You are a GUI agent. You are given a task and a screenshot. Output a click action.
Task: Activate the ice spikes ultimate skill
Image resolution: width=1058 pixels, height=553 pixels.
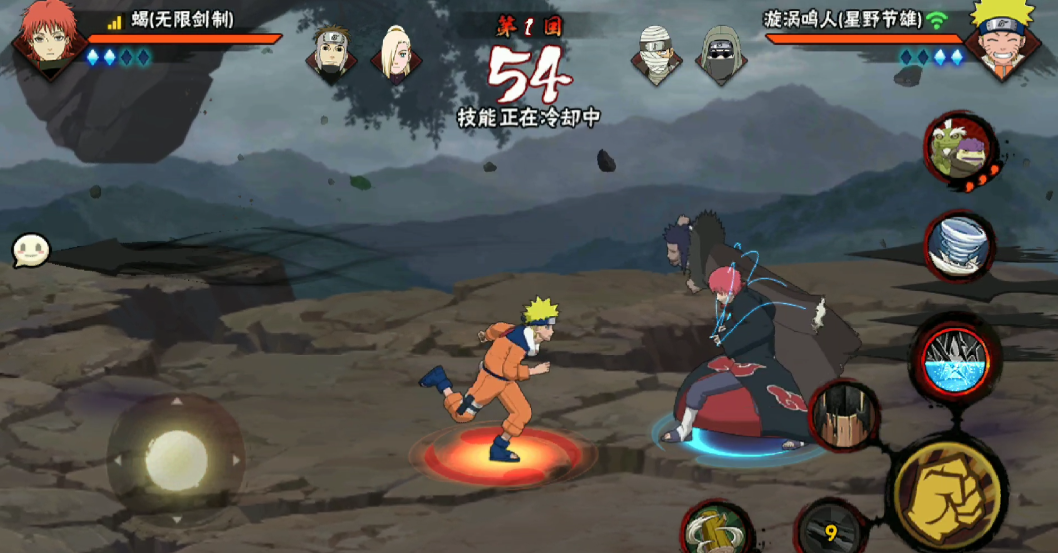pyautogui.click(x=954, y=360)
